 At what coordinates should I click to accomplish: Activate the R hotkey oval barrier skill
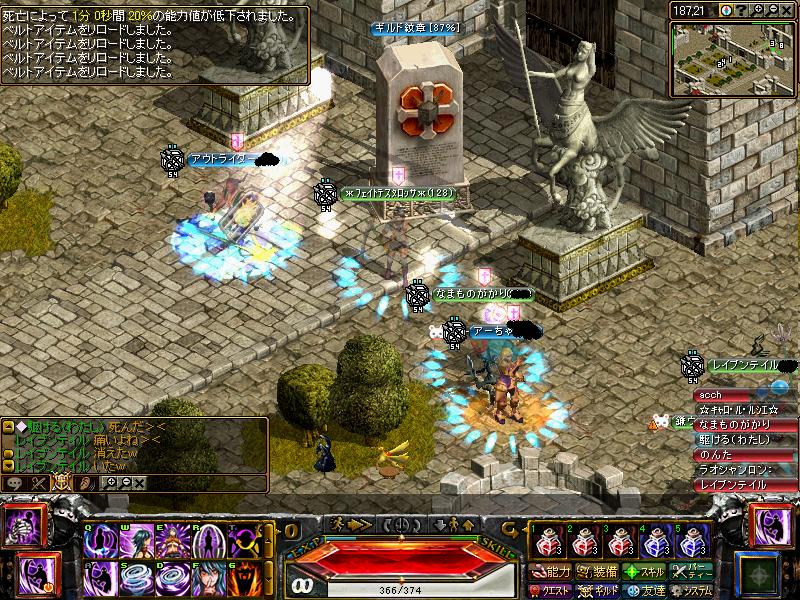pos(209,542)
